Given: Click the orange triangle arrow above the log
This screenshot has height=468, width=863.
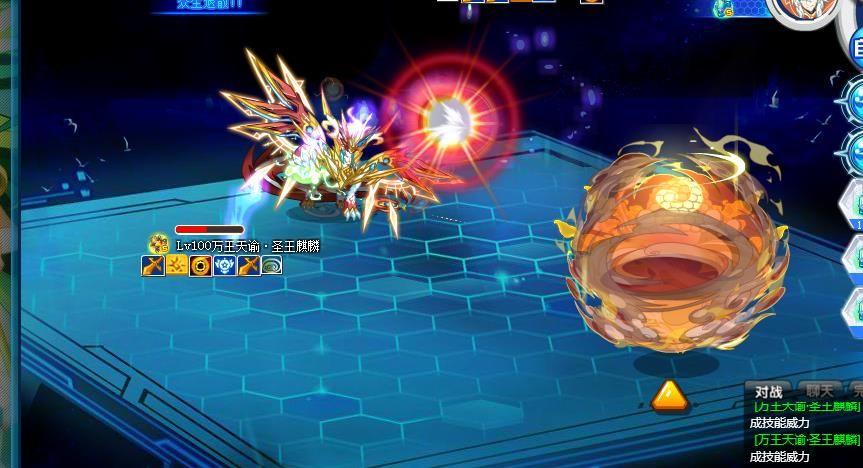Looking at the screenshot, I should (667, 396).
